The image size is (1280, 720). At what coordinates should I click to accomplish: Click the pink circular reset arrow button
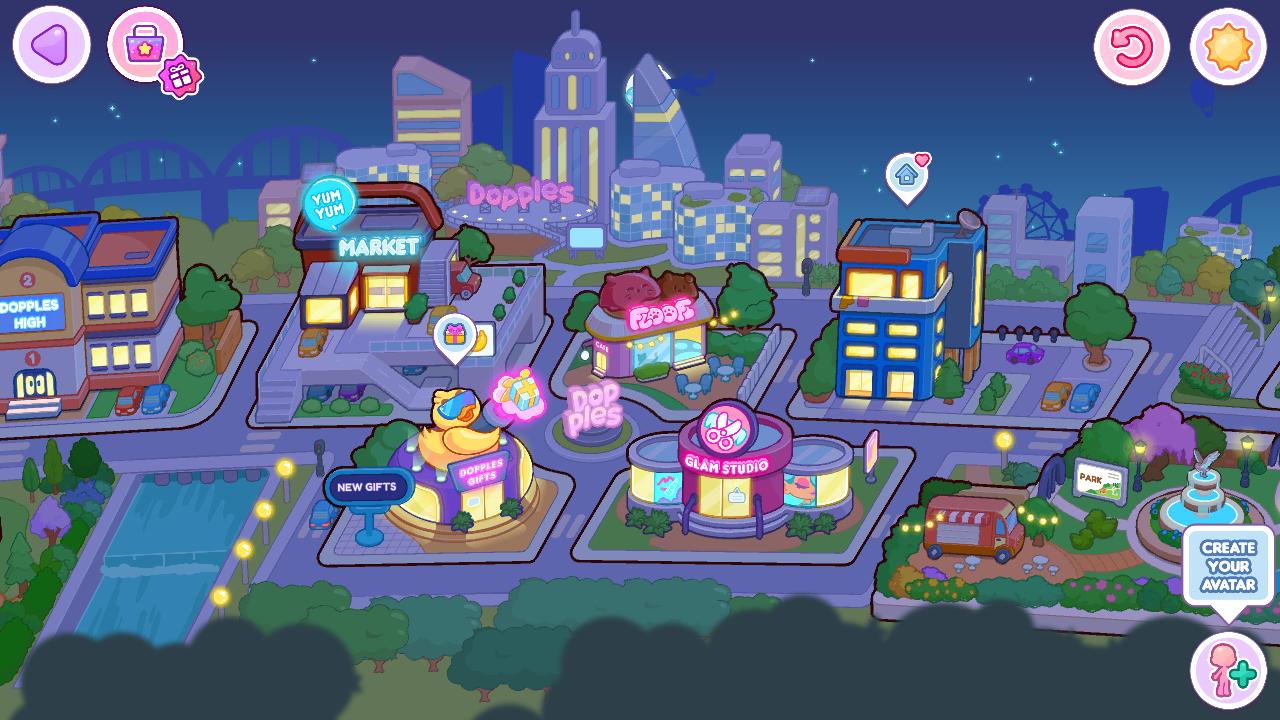[1132, 47]
